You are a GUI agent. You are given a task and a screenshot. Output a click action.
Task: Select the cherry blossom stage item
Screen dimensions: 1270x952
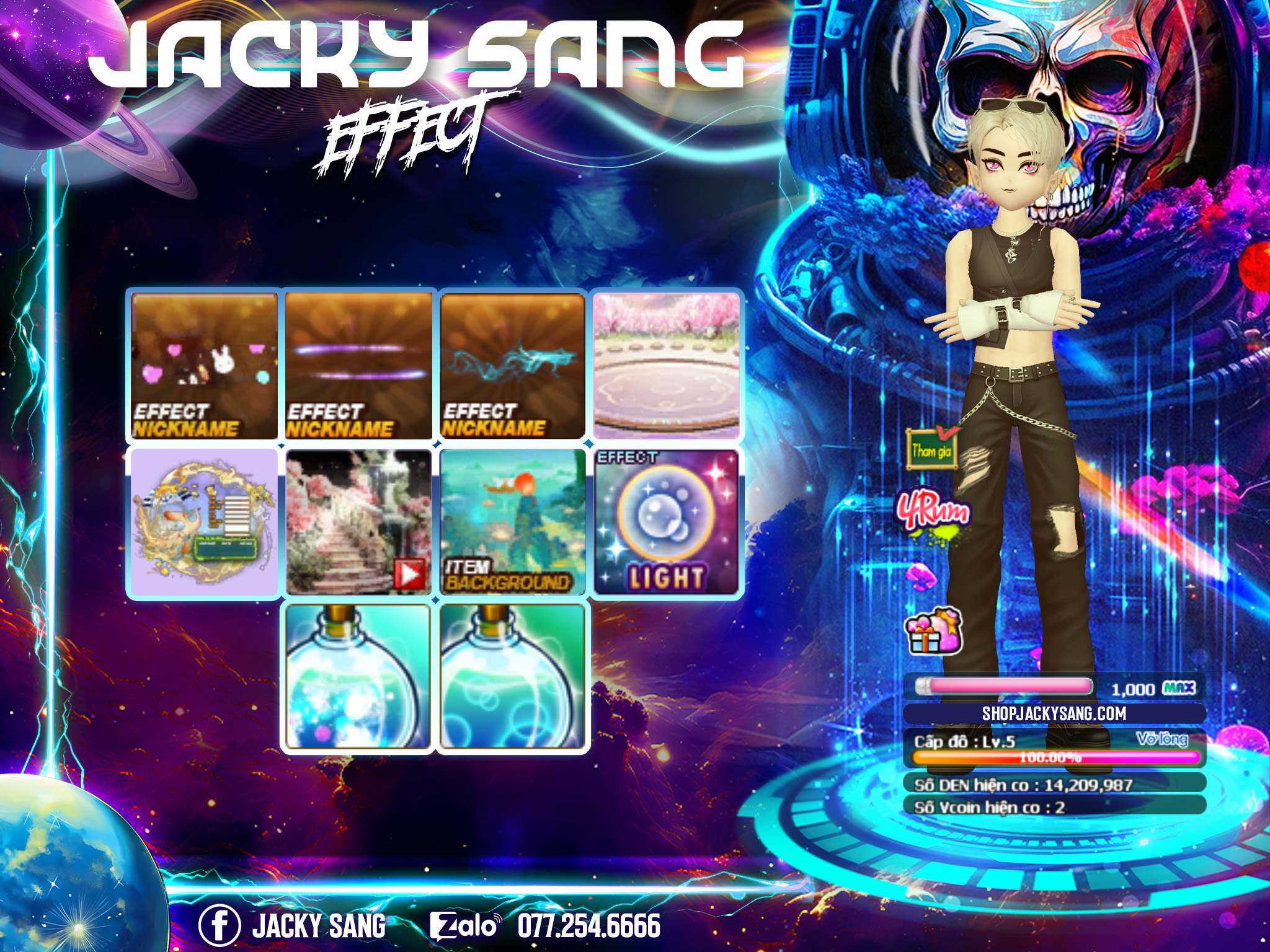coord(667,366)
